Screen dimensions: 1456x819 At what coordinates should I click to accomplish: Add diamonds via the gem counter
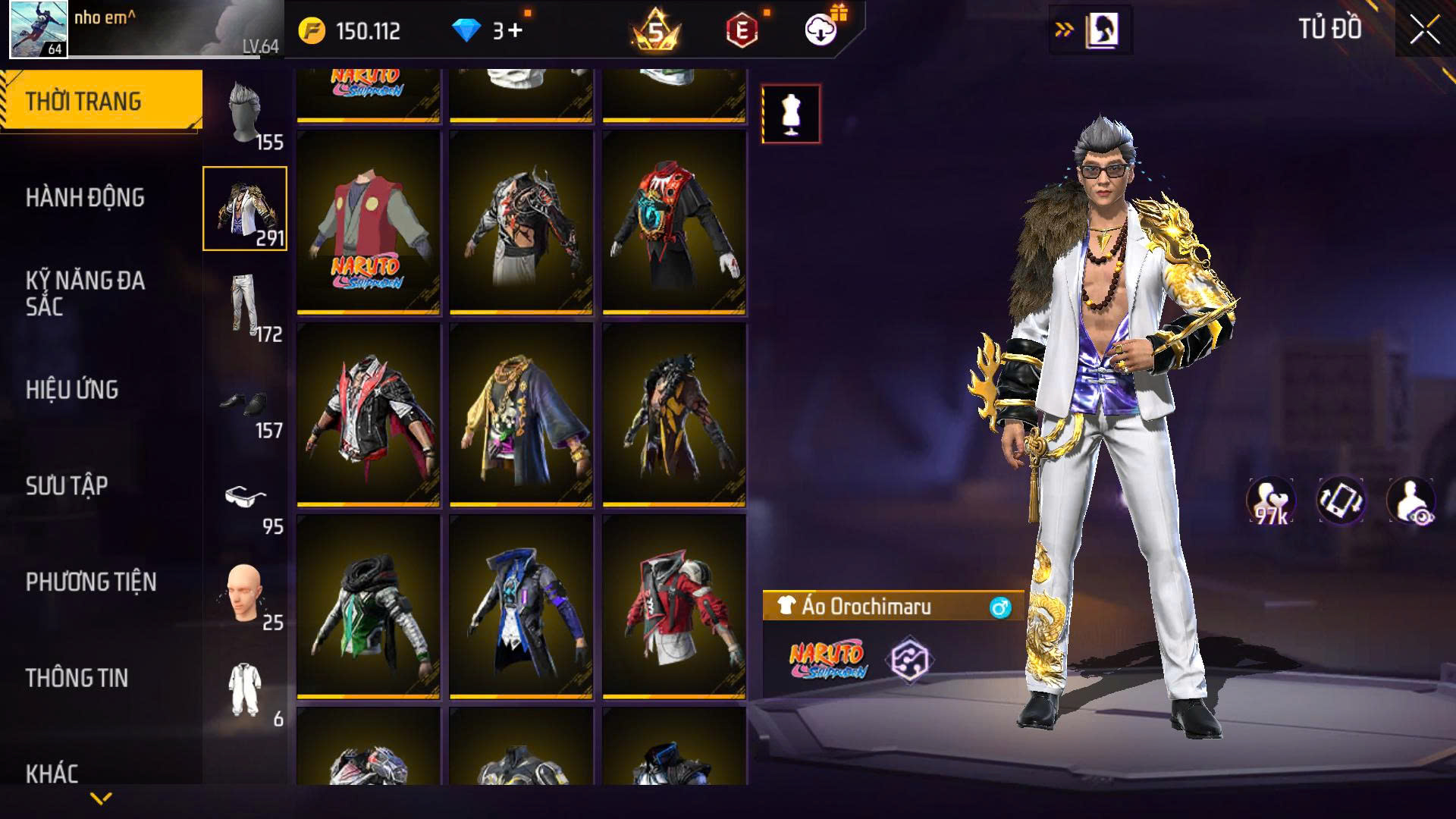point(488,31)
